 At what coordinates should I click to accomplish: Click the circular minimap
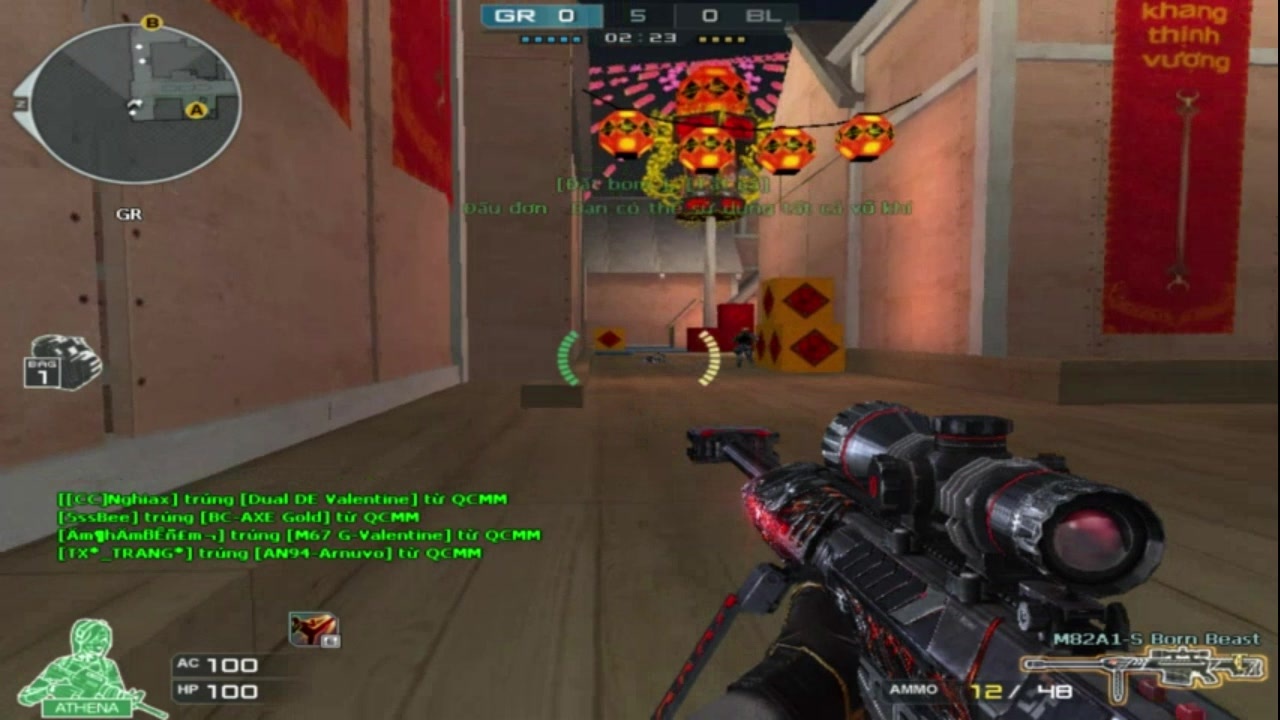(136, 102)
